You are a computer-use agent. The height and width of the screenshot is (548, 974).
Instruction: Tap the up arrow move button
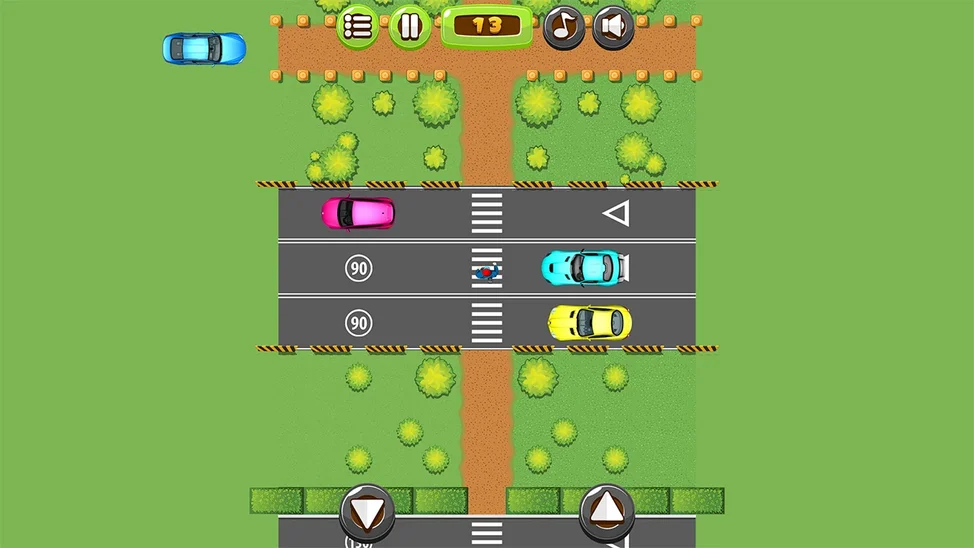606,512
